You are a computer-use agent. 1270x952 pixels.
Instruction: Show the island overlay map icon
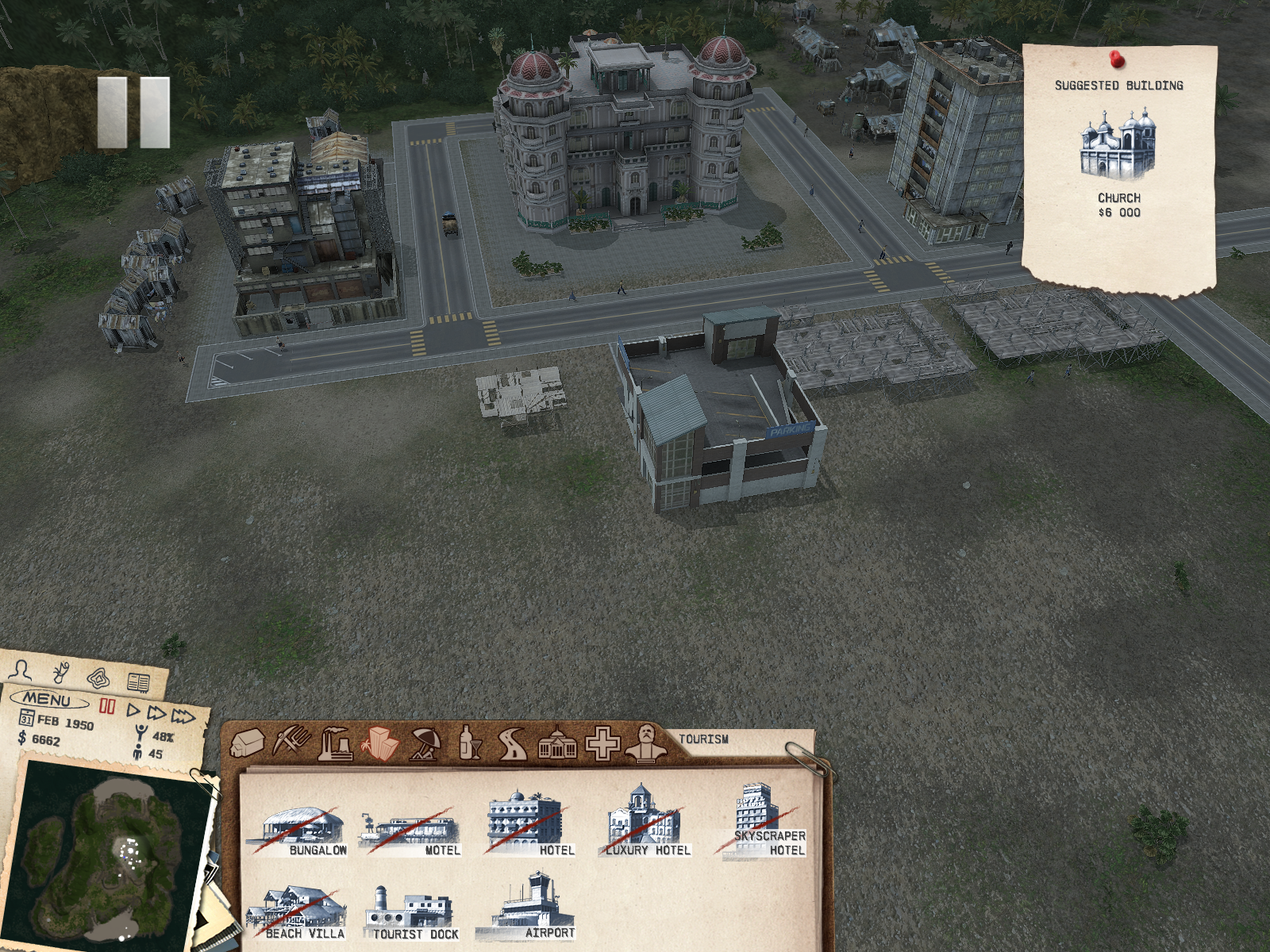tap(100, 678)
